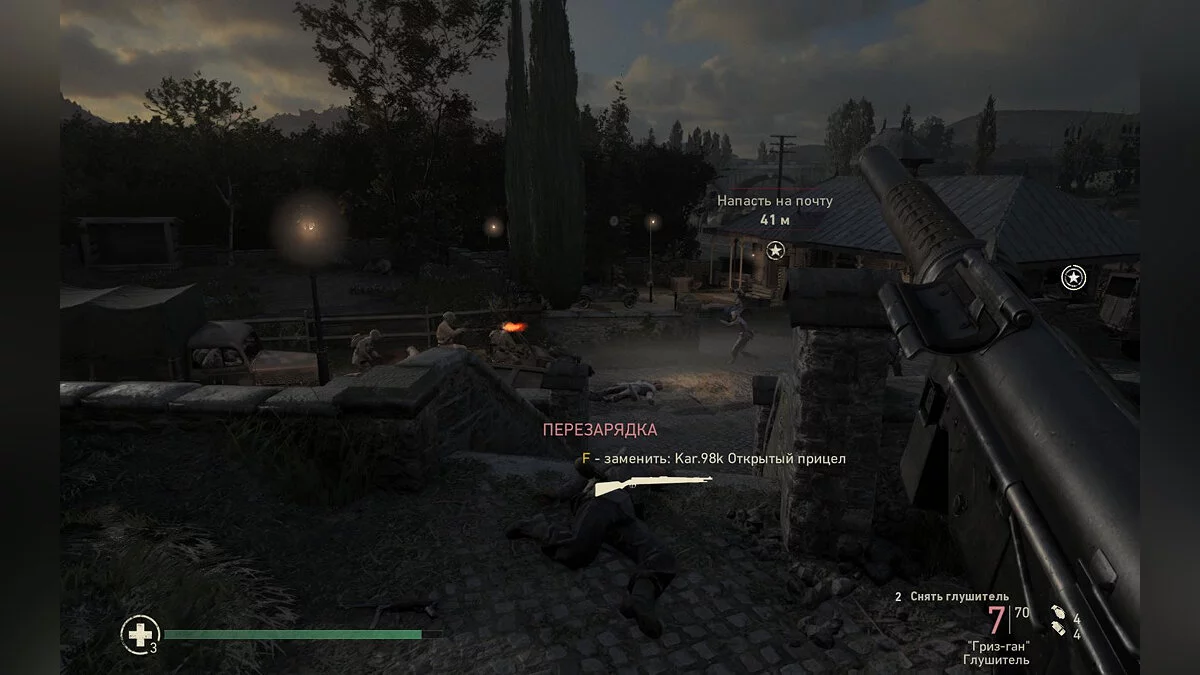The image size is (1200, 675).
Task: Select the post office objective star marker
Action: point(775,251)
